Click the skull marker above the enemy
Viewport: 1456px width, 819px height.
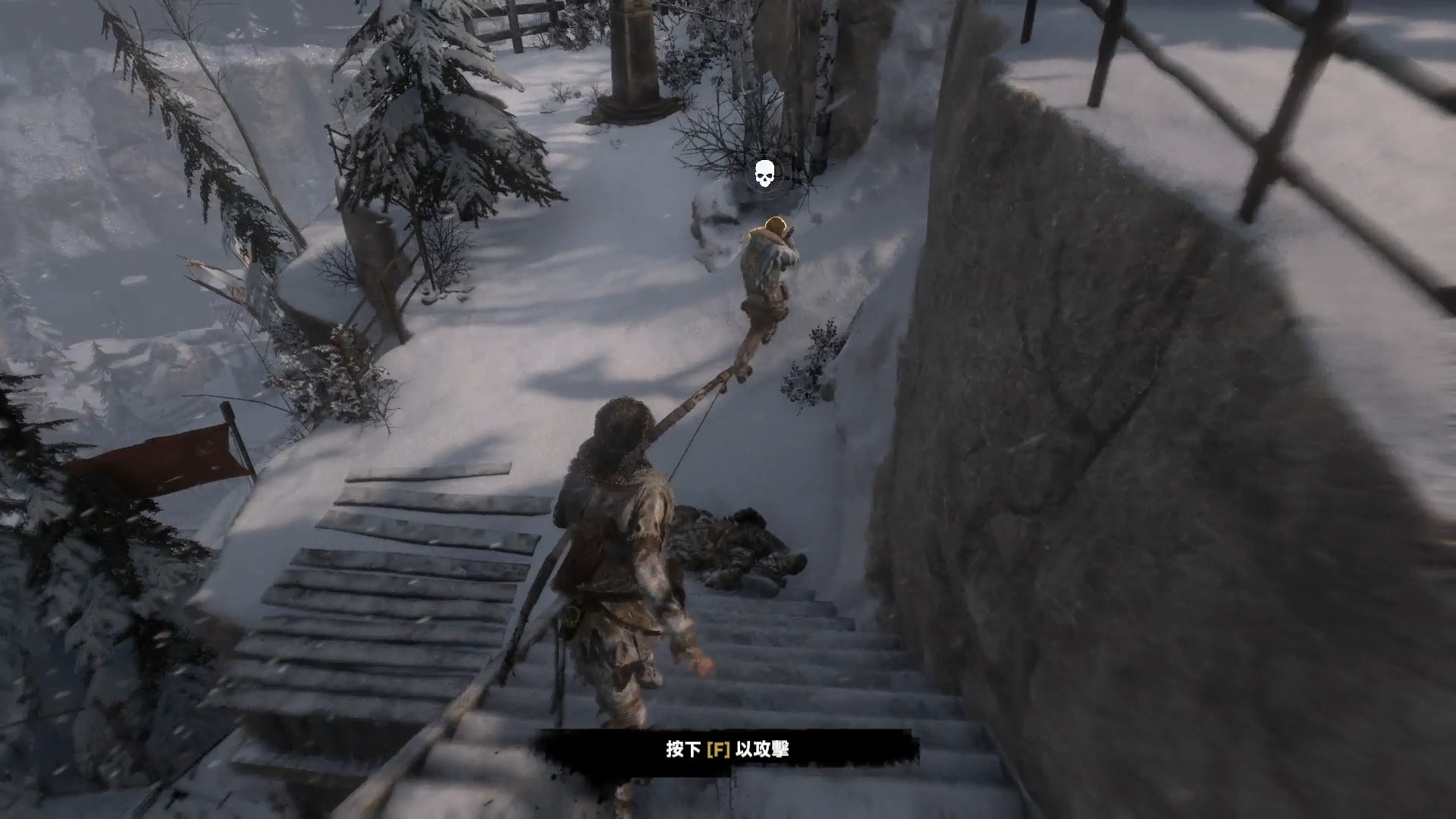(x=764, y=175)
